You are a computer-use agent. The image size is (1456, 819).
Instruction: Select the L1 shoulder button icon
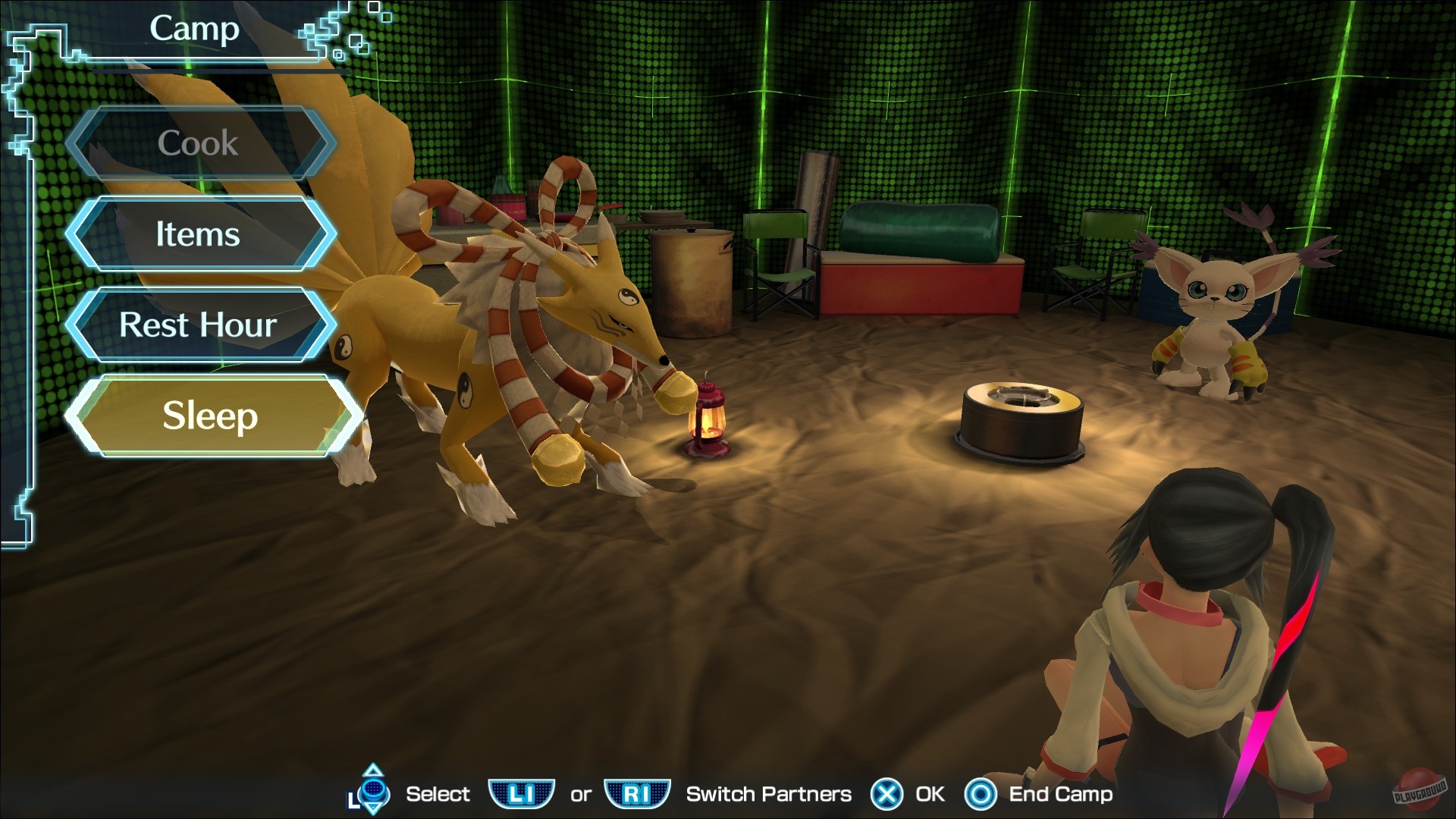coord(522,794)
